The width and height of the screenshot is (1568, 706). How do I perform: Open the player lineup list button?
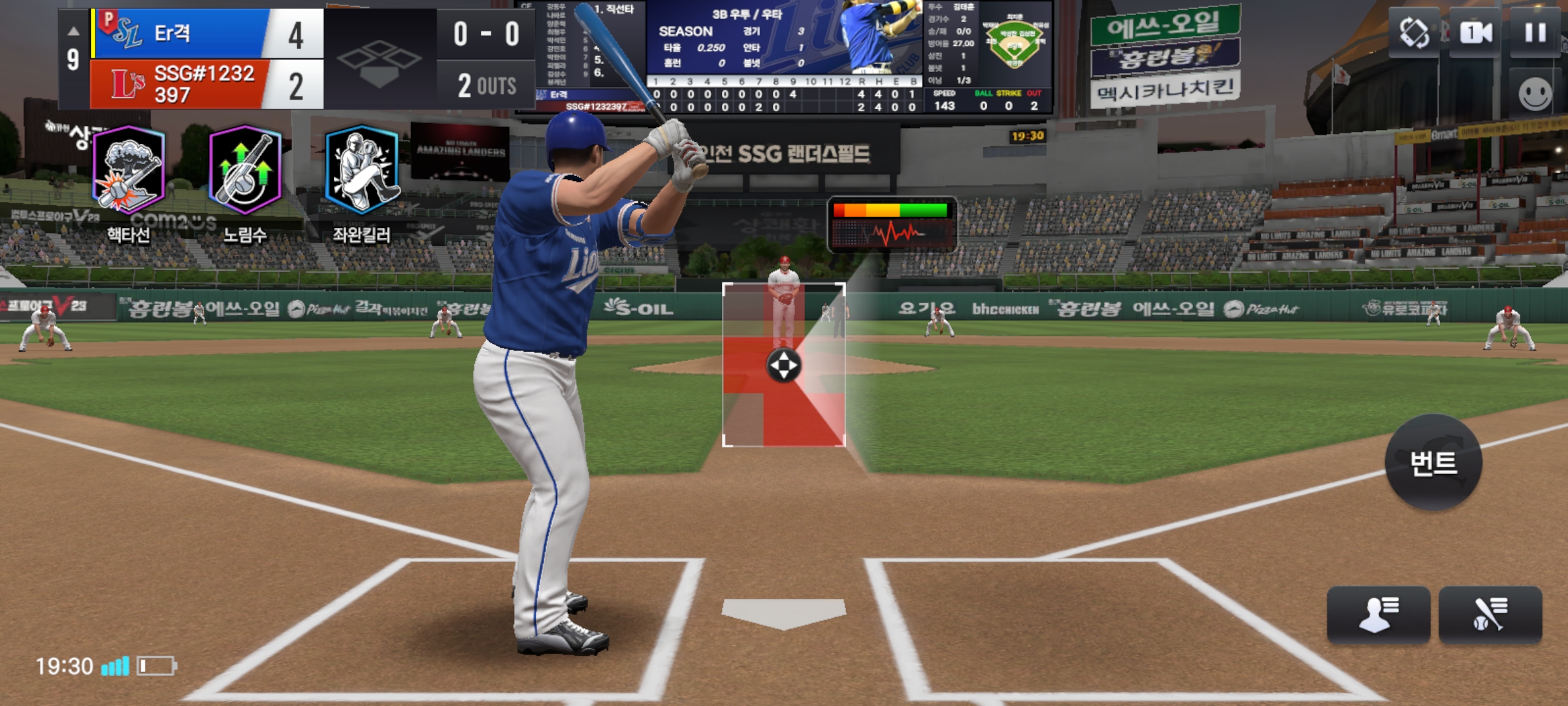1379,614
